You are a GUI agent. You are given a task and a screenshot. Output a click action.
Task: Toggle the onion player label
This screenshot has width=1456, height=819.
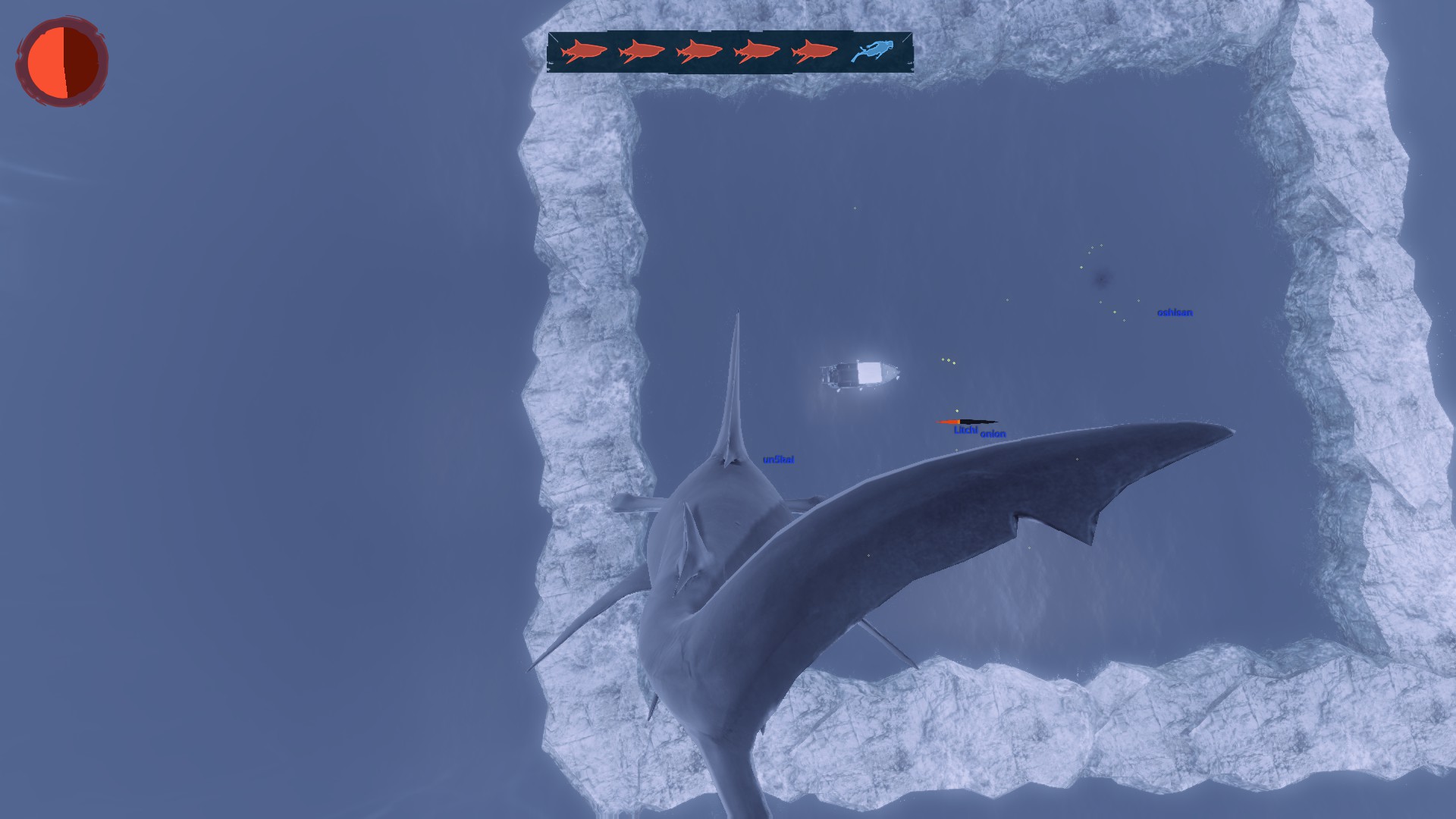click(993, 432)
